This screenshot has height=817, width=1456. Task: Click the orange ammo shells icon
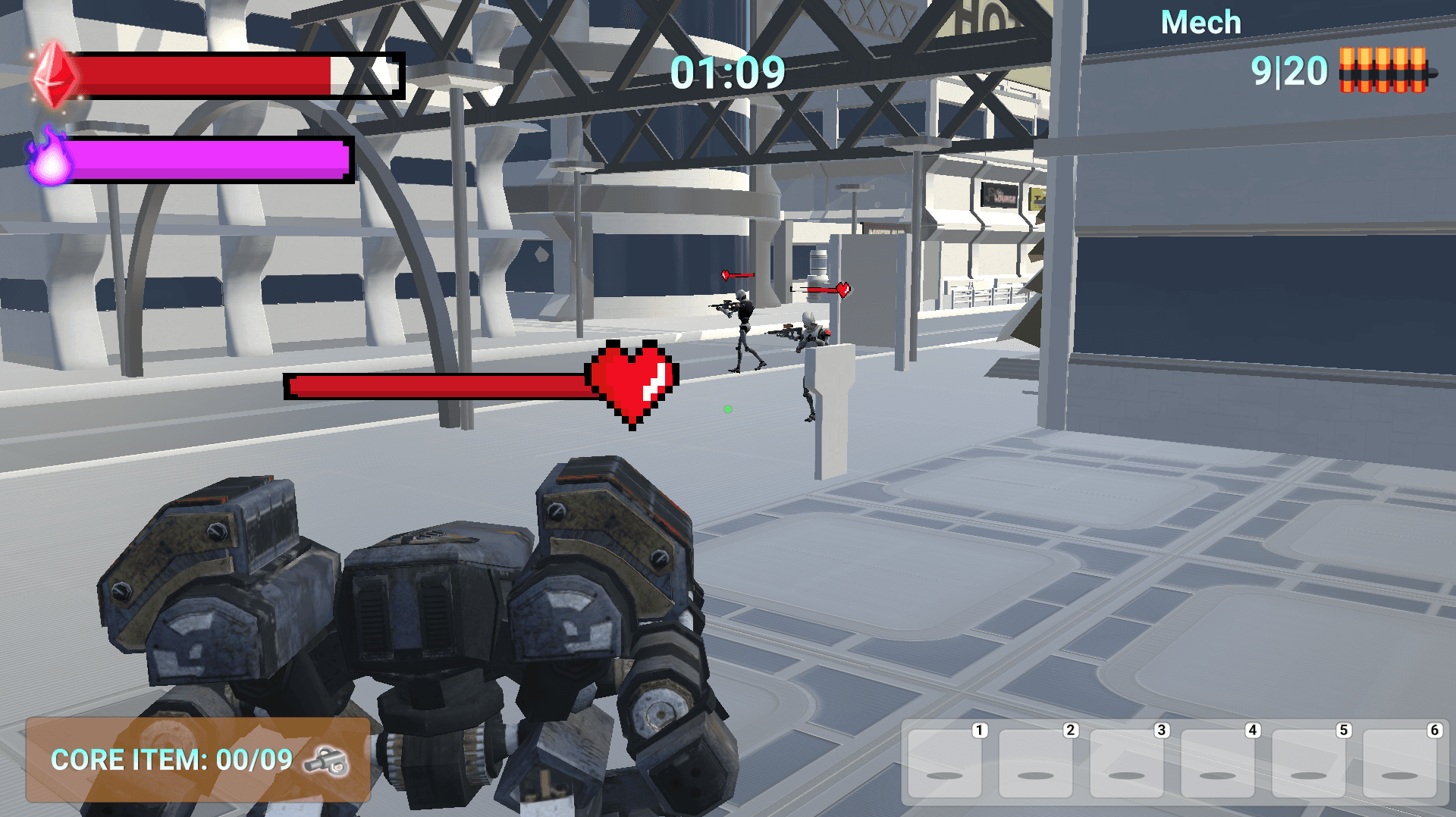point(1383,70)
